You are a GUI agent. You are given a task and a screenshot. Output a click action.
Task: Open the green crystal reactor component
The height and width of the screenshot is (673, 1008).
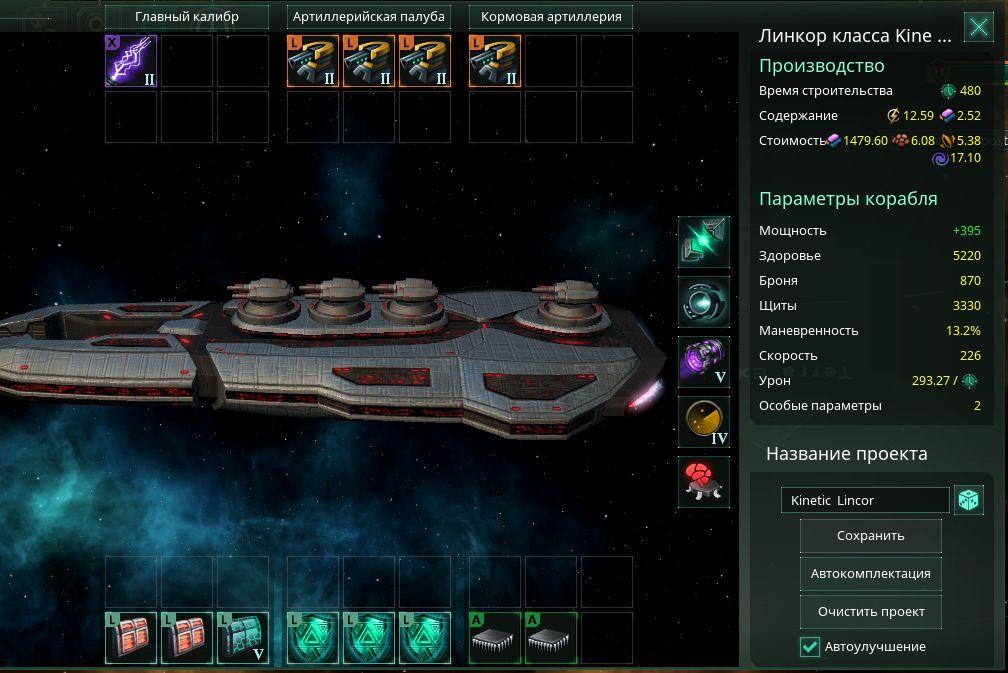pos(704,242)
